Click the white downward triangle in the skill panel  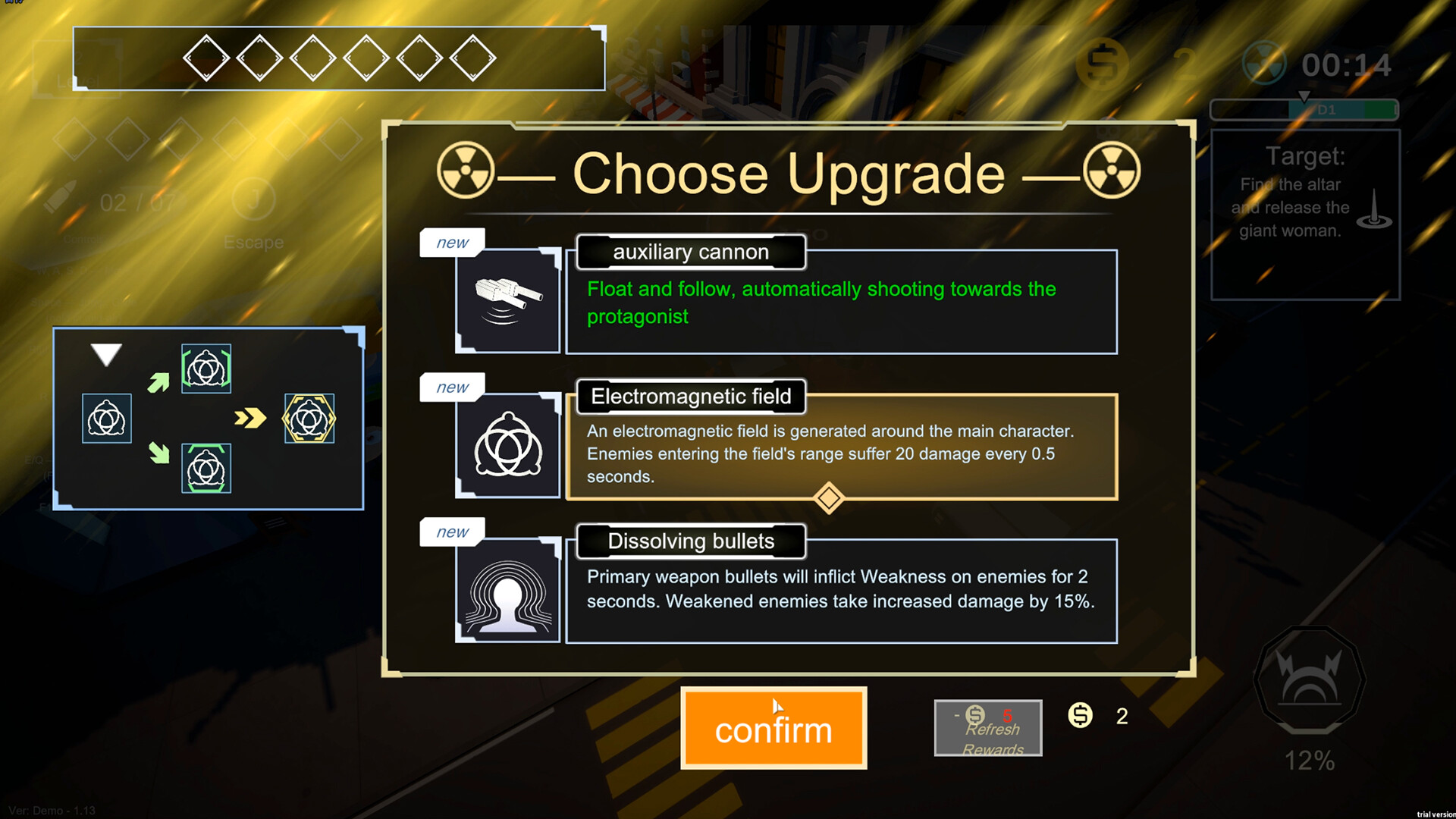pyautogui.click(x=106, y=353)
